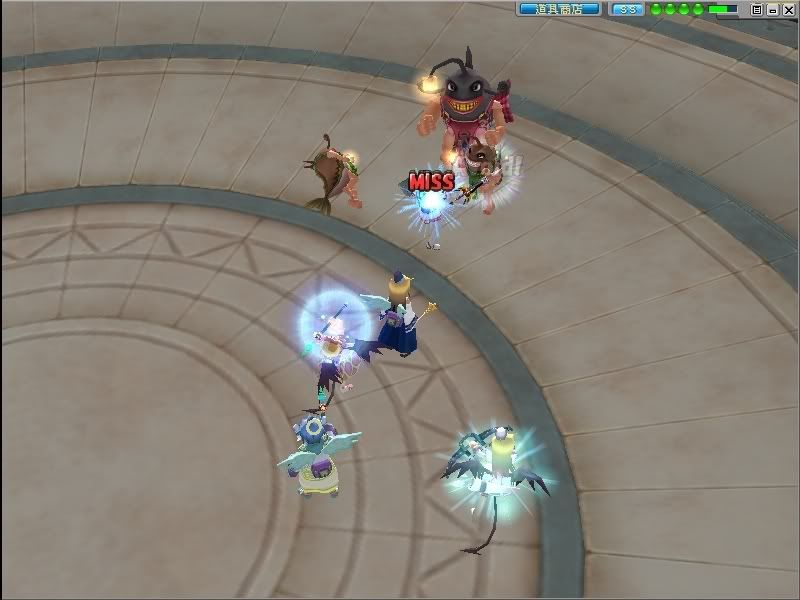Open the 道具商店 item shop
The image size is (800, 600).
(559, 9)
